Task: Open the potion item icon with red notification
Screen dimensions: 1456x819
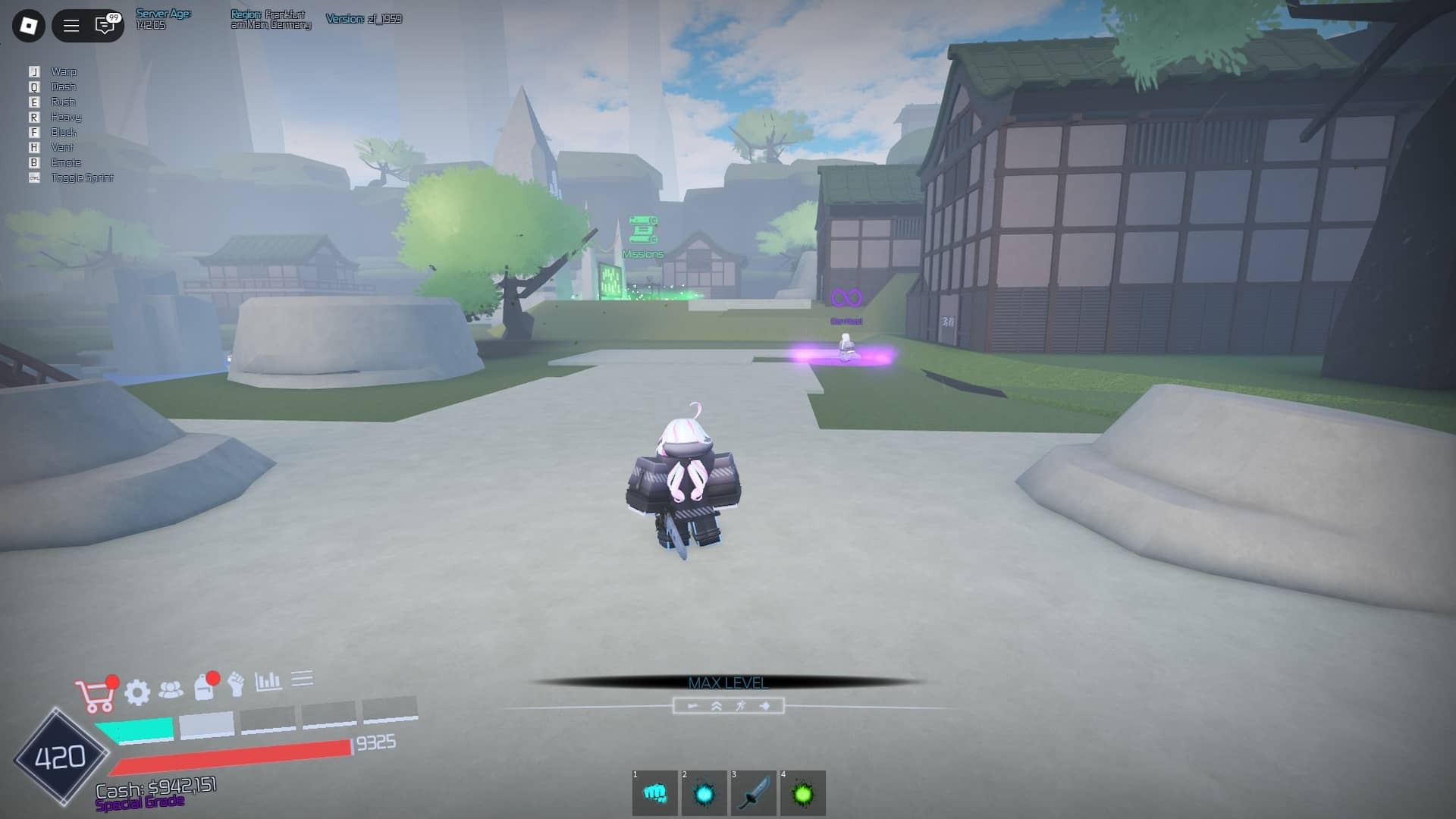Action: (x=206, y=687)
